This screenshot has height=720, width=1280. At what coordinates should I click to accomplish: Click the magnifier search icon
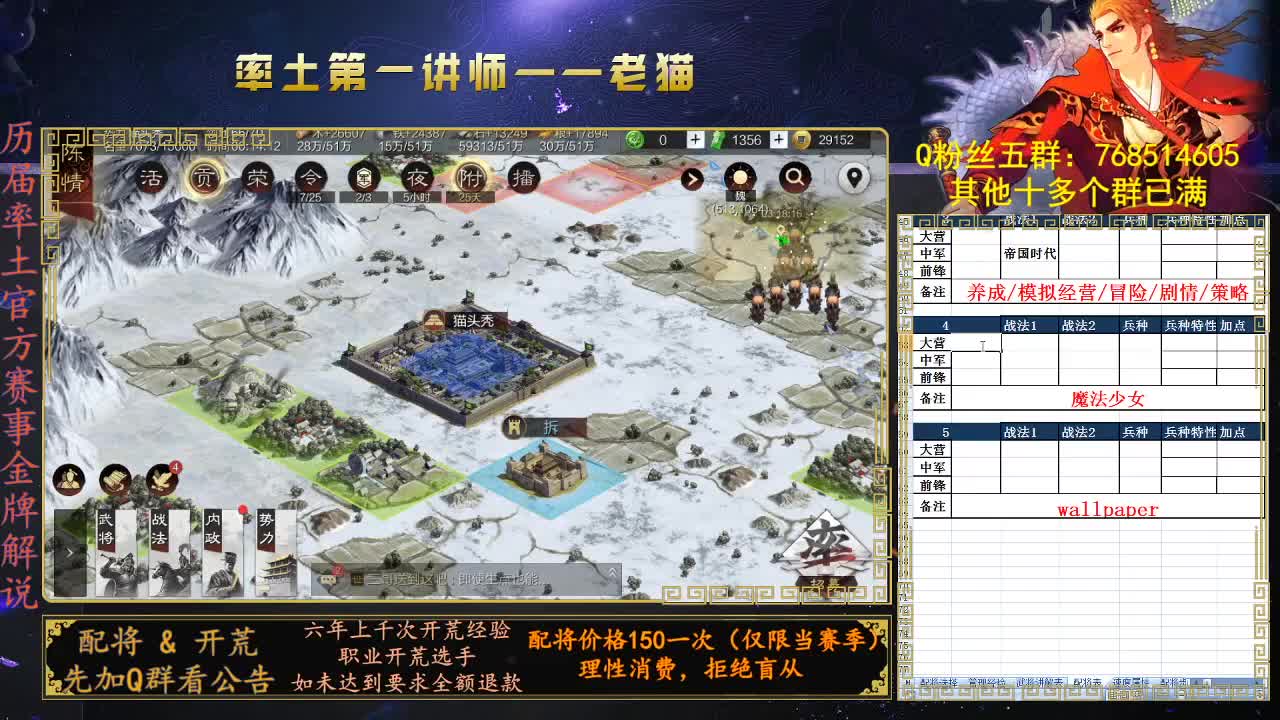(x=795, y=177)
